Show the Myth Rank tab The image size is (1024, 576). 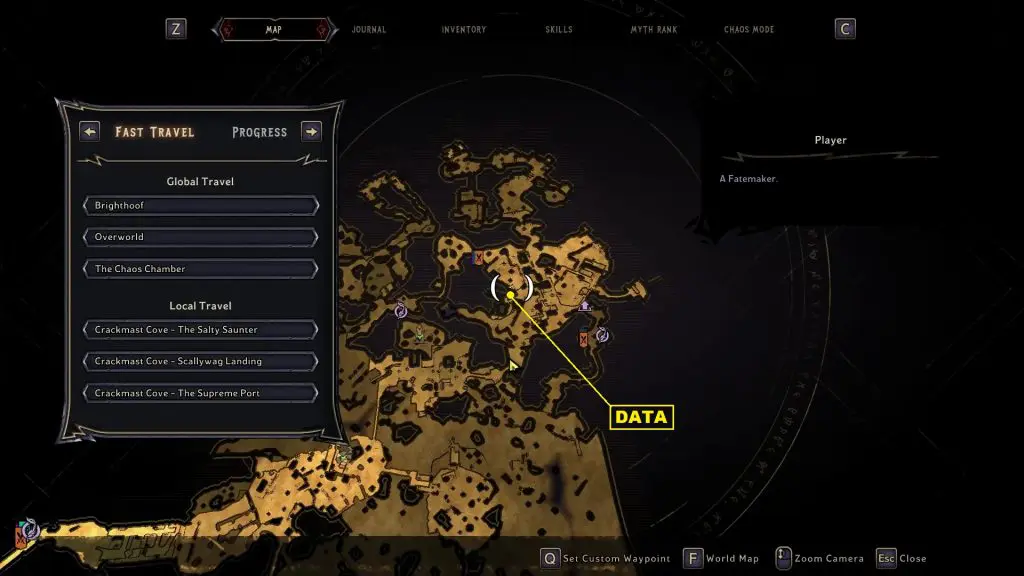click(654, 30)
